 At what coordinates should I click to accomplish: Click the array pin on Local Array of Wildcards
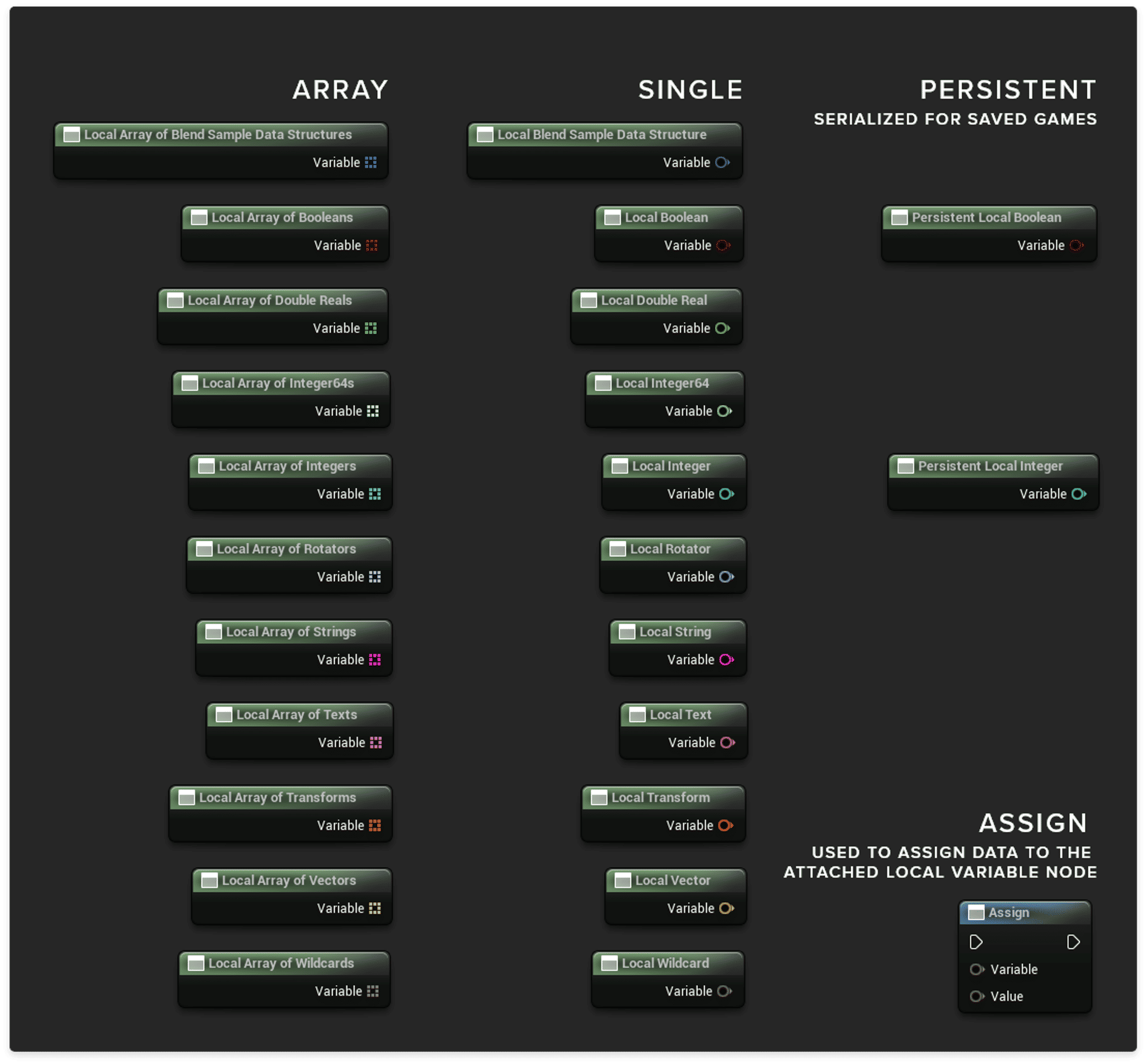374,991
